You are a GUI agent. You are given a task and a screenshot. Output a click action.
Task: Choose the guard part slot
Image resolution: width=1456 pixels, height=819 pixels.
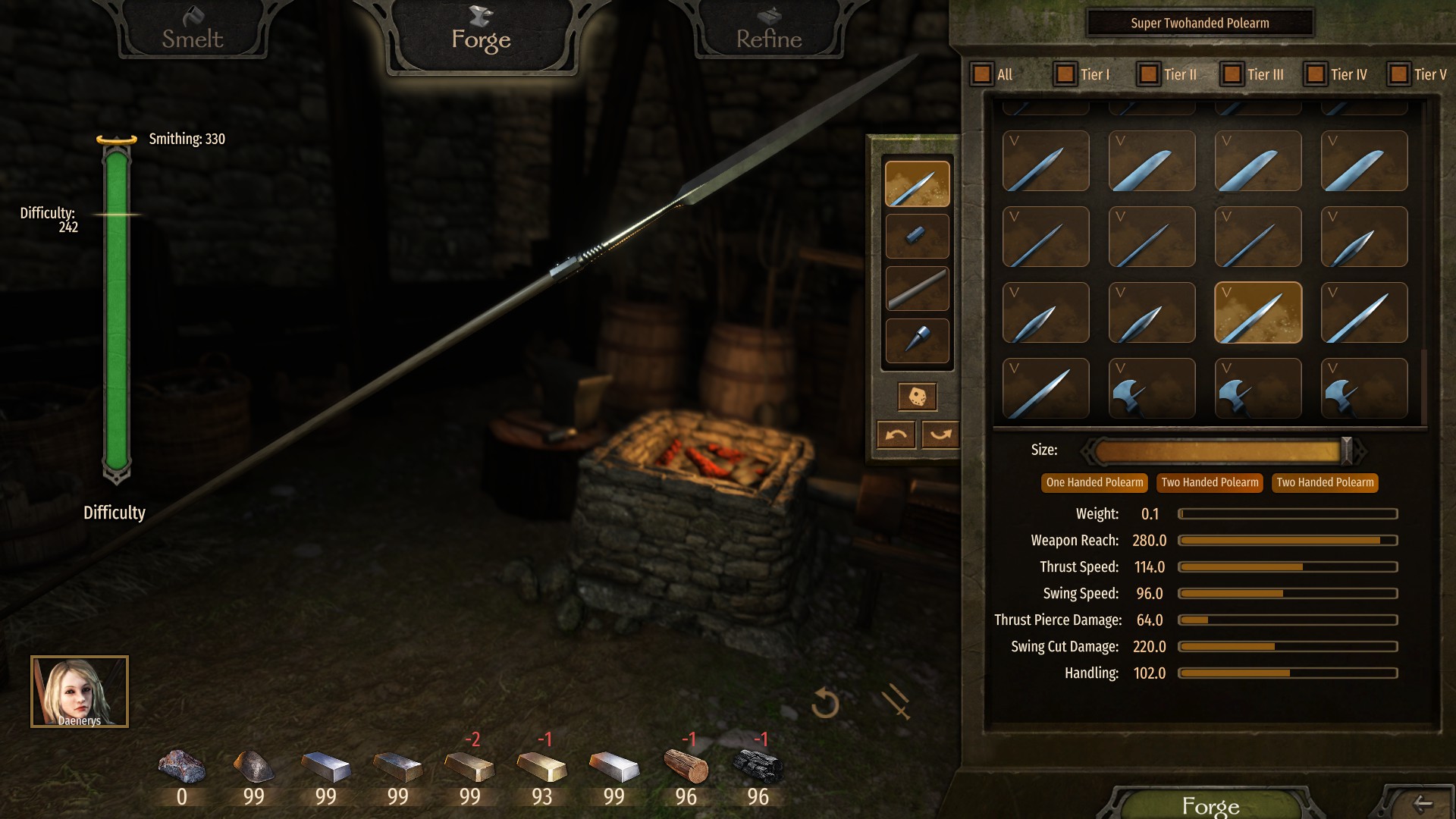(917, 236)
